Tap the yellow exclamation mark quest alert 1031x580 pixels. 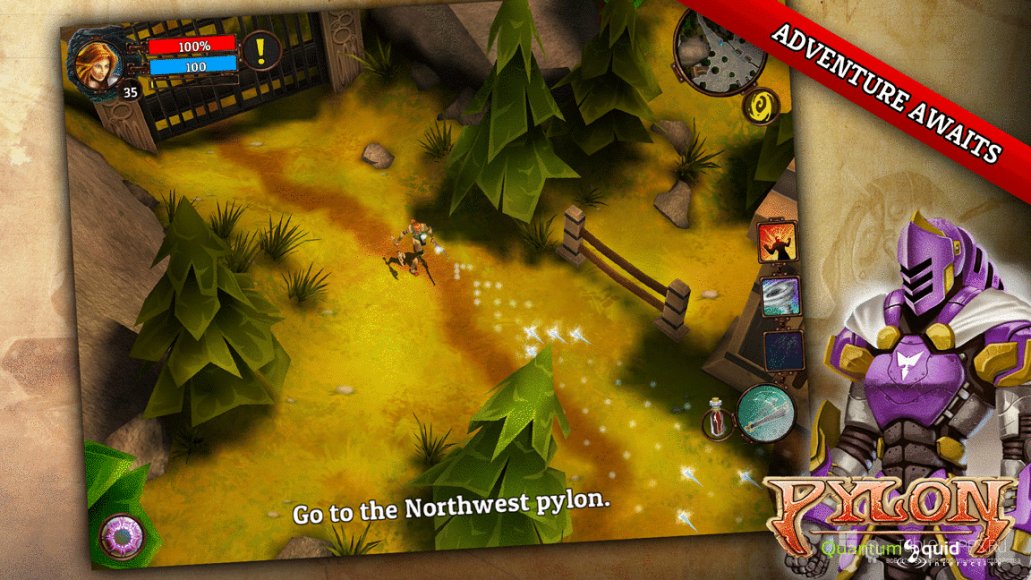point(261,50)
